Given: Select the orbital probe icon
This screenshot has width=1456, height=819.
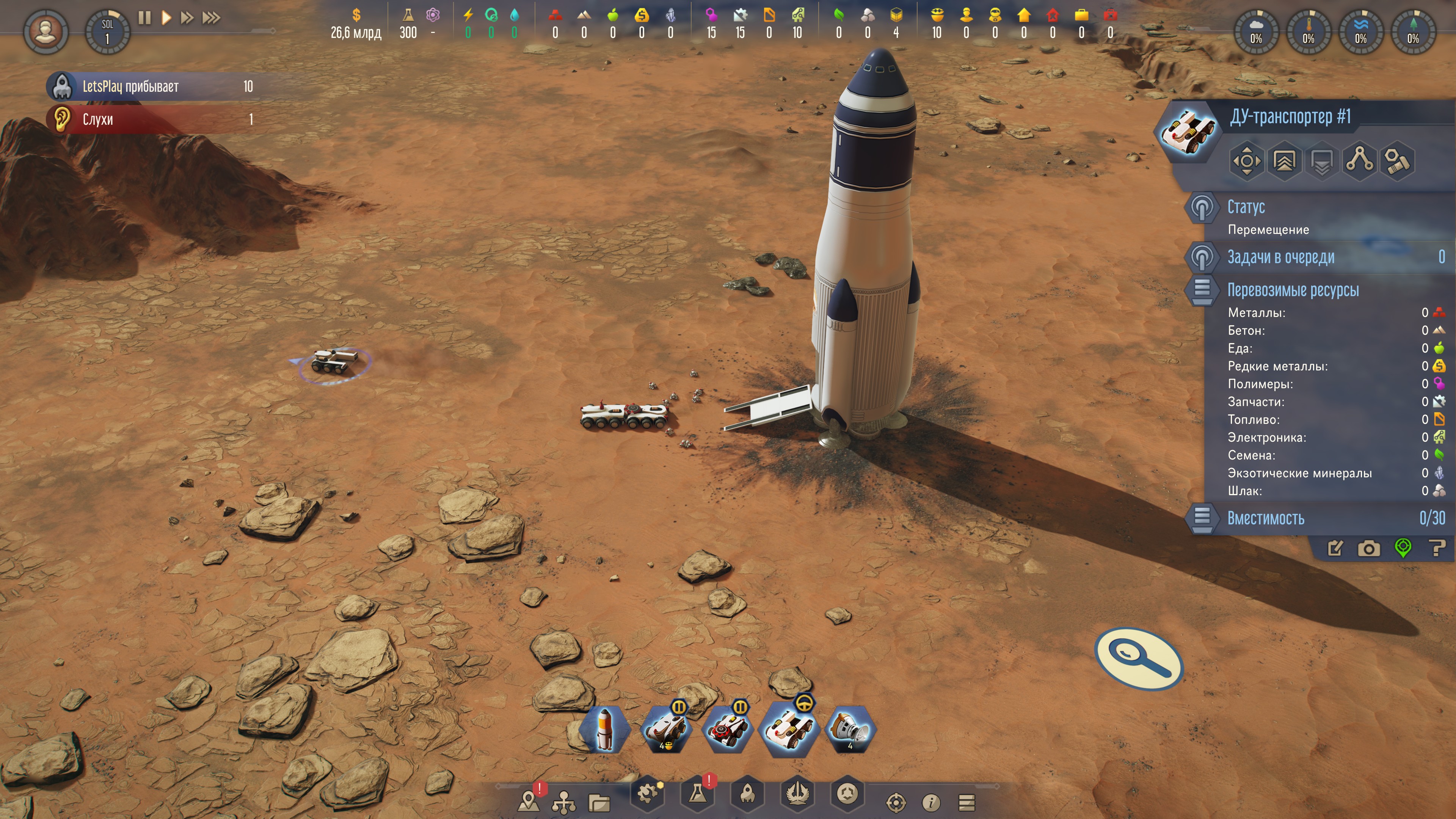Looking at the screenshot, I should (850, 730).
